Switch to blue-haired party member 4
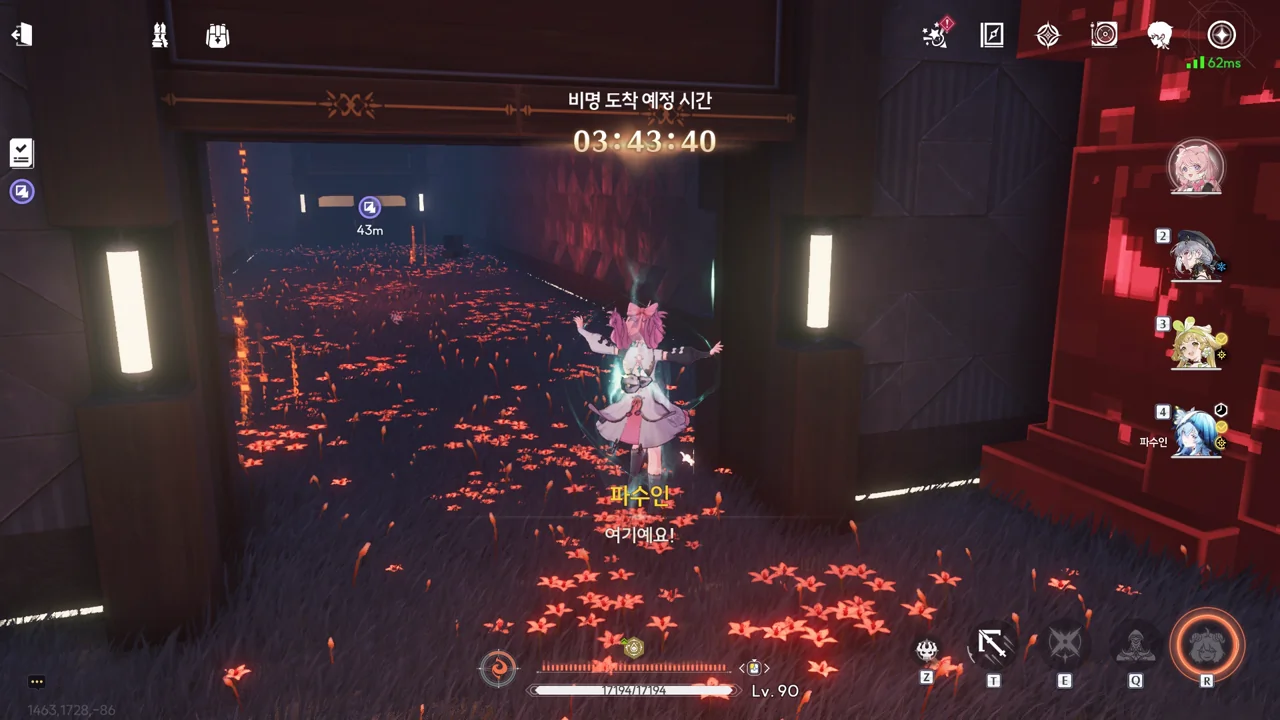This screenshot has height=720, width=1280. (x=1196, y=432)
